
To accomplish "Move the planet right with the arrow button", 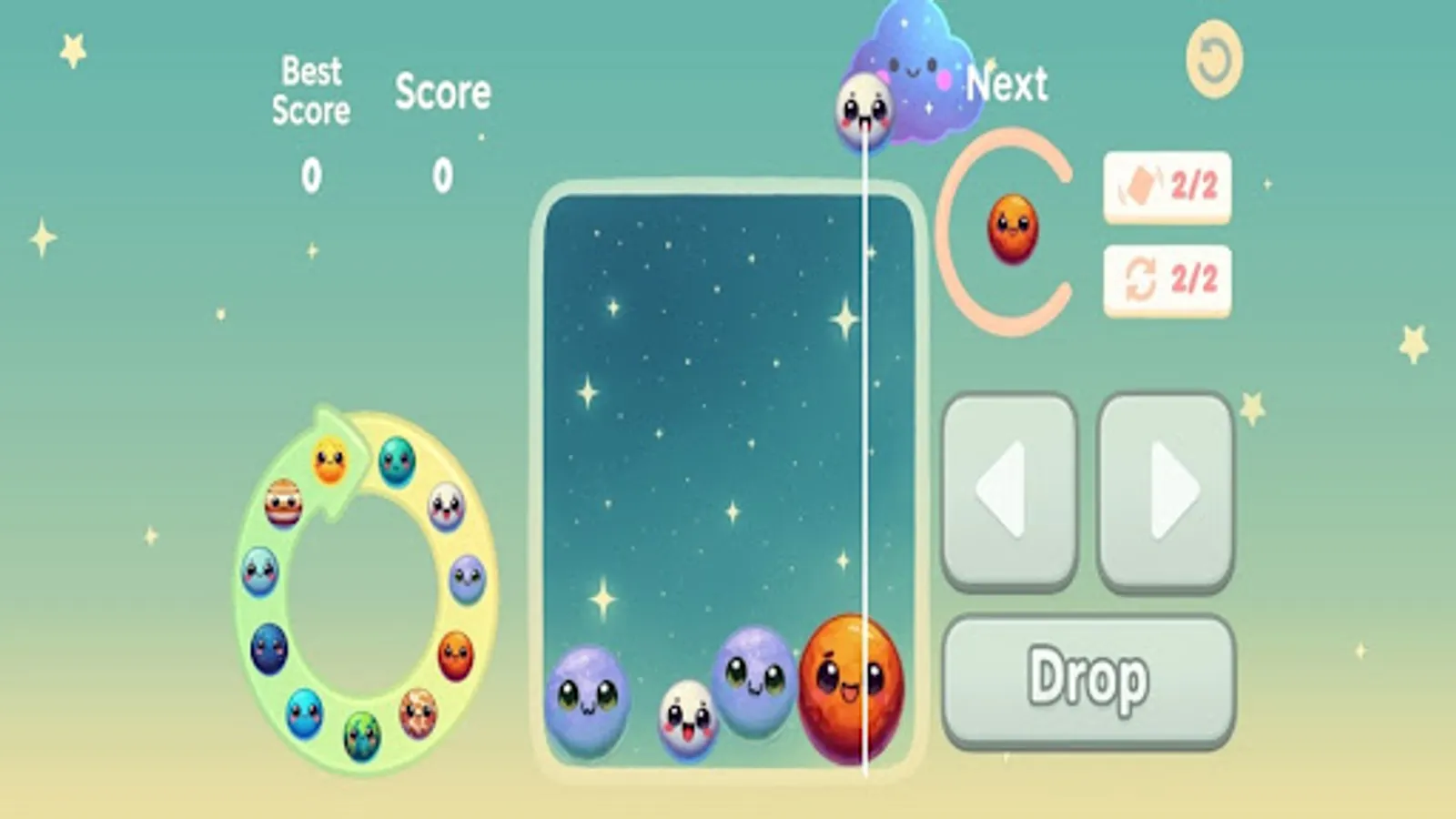I will click(1167, 489).
